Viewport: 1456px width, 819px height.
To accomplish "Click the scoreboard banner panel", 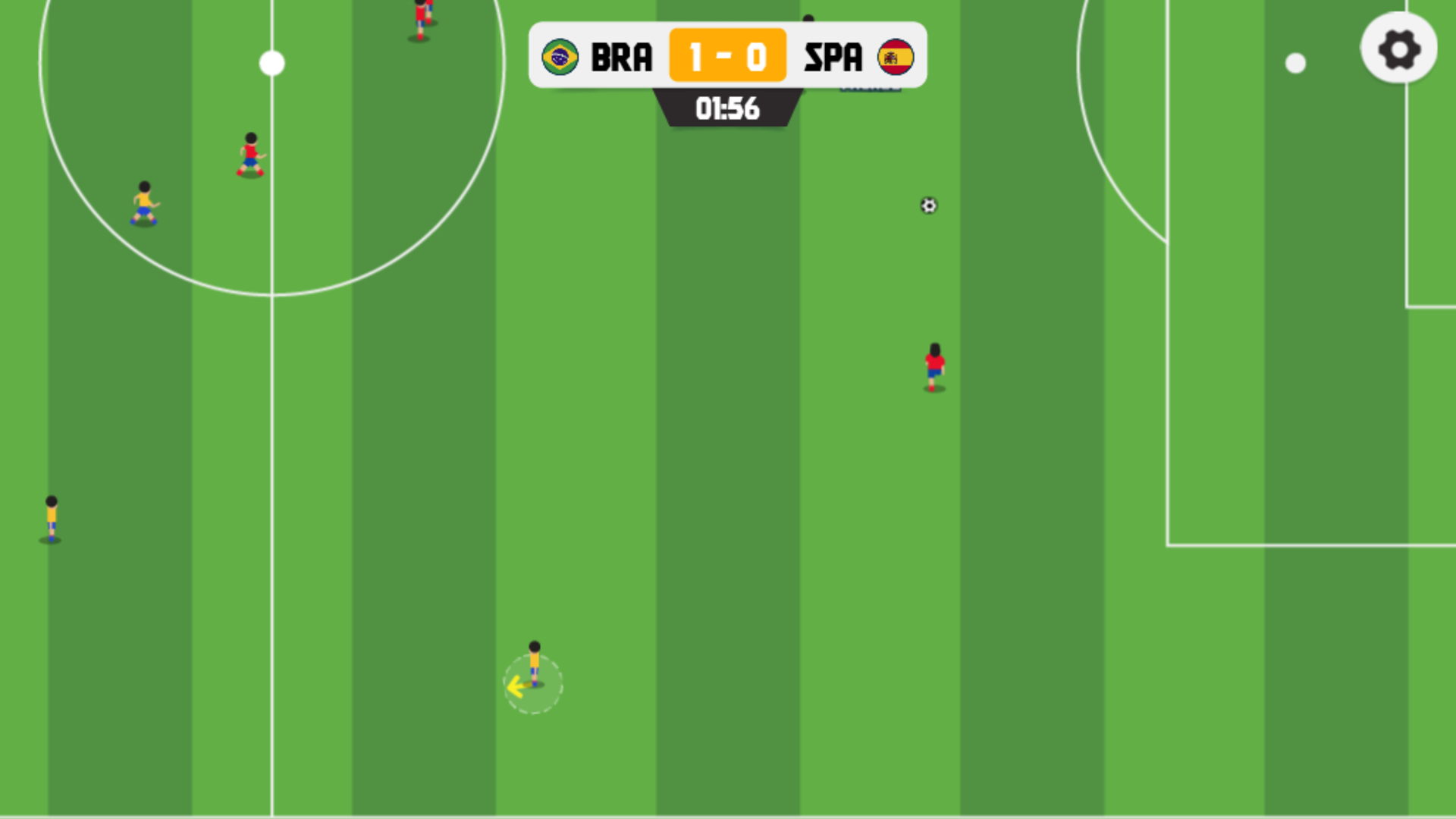I will (x=727, y=55).
